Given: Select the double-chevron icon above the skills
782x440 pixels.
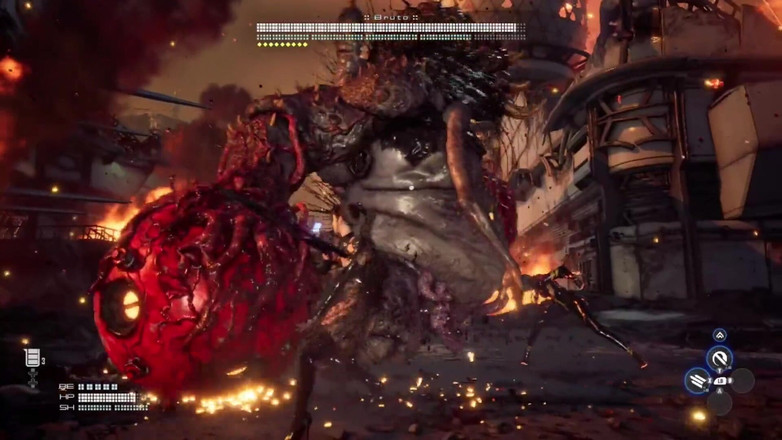Looking at the screenshot, I should (719, 335).
